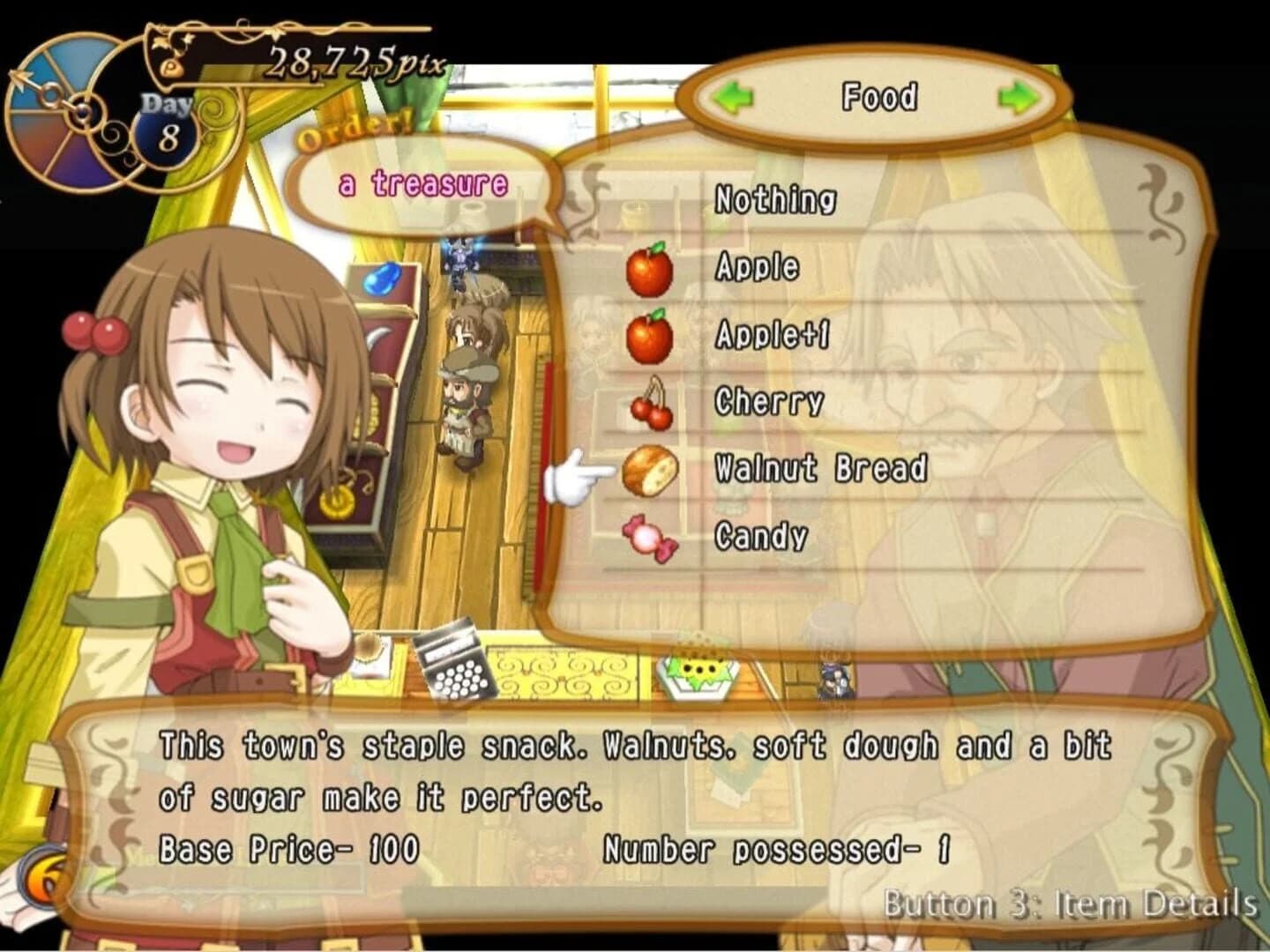Click the Walnut Bread loaf icon
This screenshot has height=952, width=1270.
(650, 469)
